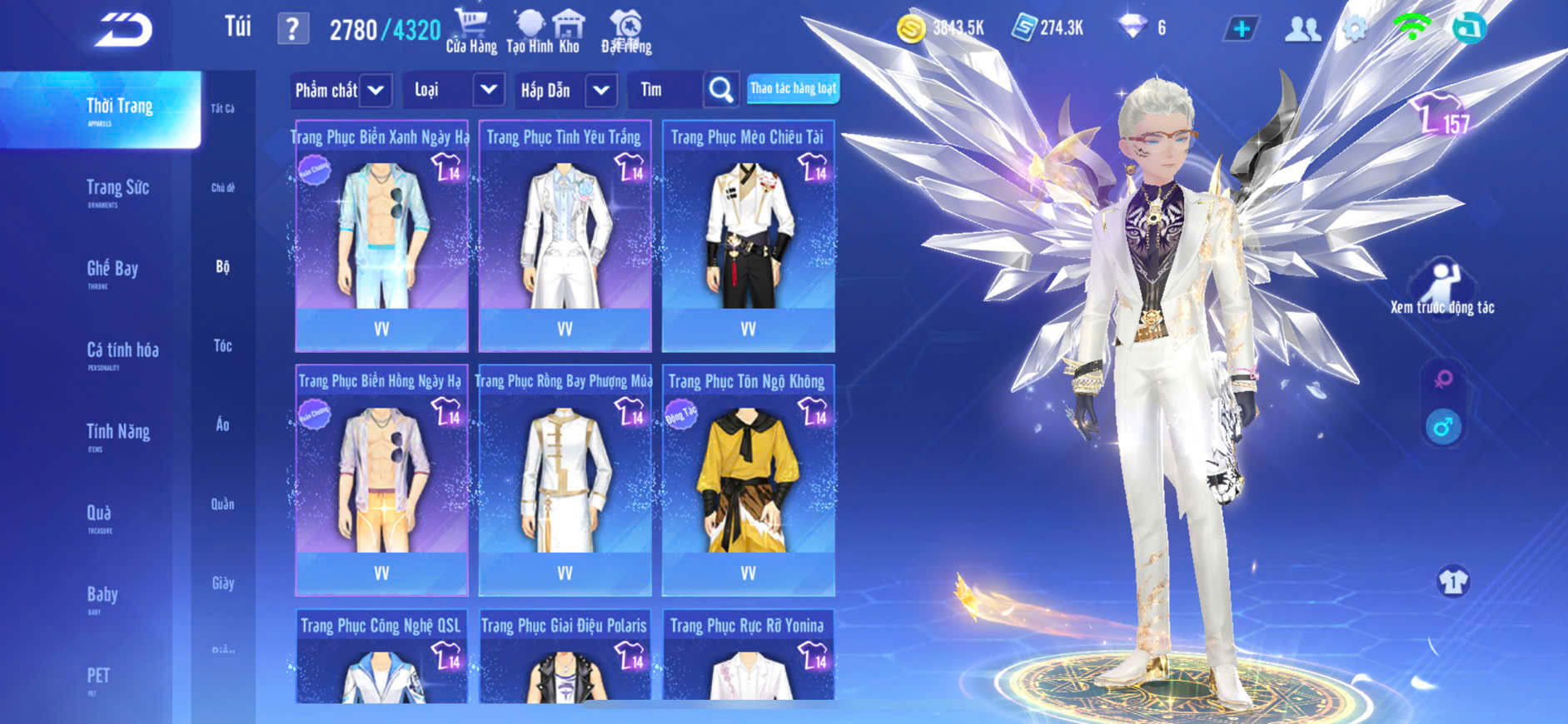This screenshot has width=1568, height=724.
Task: Open the question mark help button
Action: [292, 29]
